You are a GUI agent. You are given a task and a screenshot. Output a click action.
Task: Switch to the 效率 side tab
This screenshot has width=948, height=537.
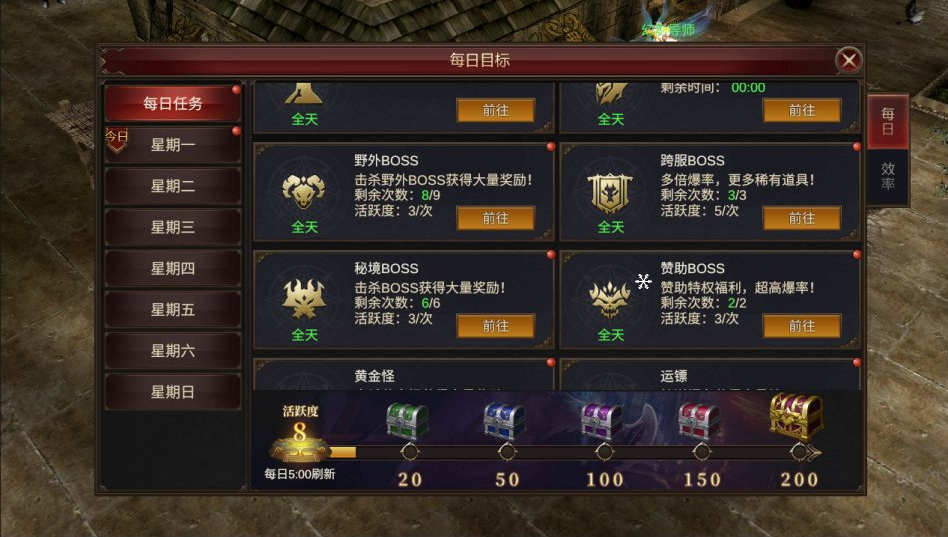[888, 177]
